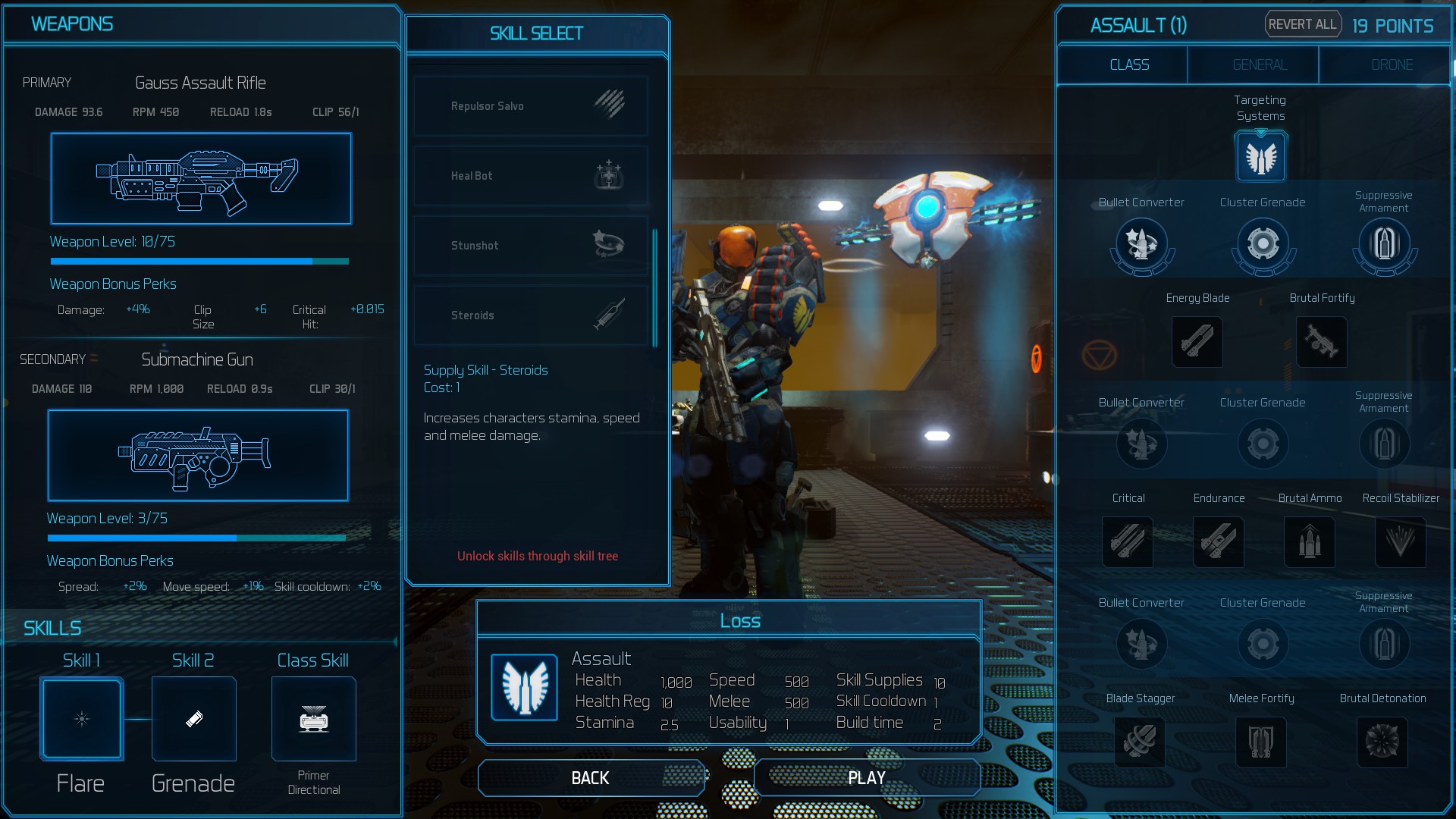The height and width of the screenshot is (819, 1456).
Task: Select the Gauss Assault Rifle primary weapon
Action: coord(201,179)
